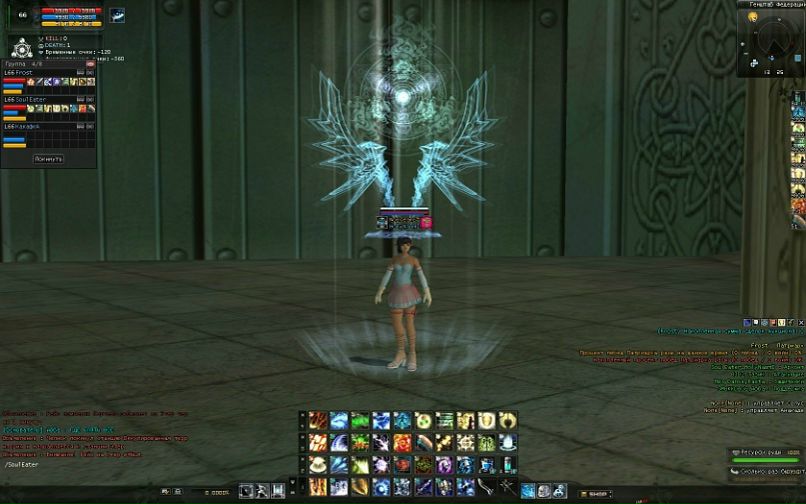Image resolution: width=806 pixels, height=504 pixels.
Task: Activate the purple swirl skill icon
Action: coord(445,465)
